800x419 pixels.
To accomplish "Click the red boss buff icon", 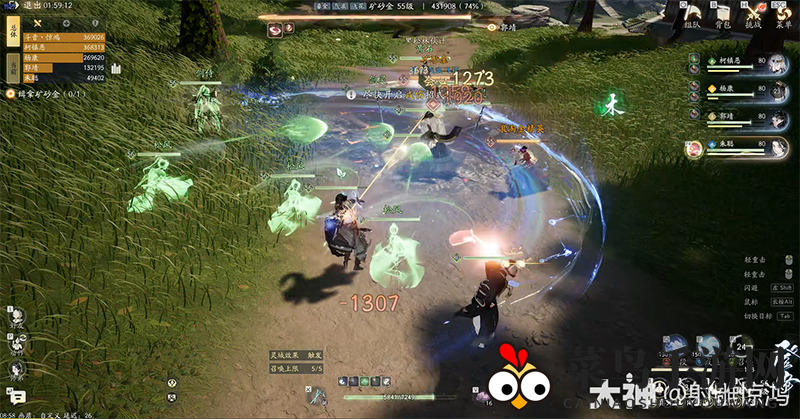I will click(x=274, y=30).
